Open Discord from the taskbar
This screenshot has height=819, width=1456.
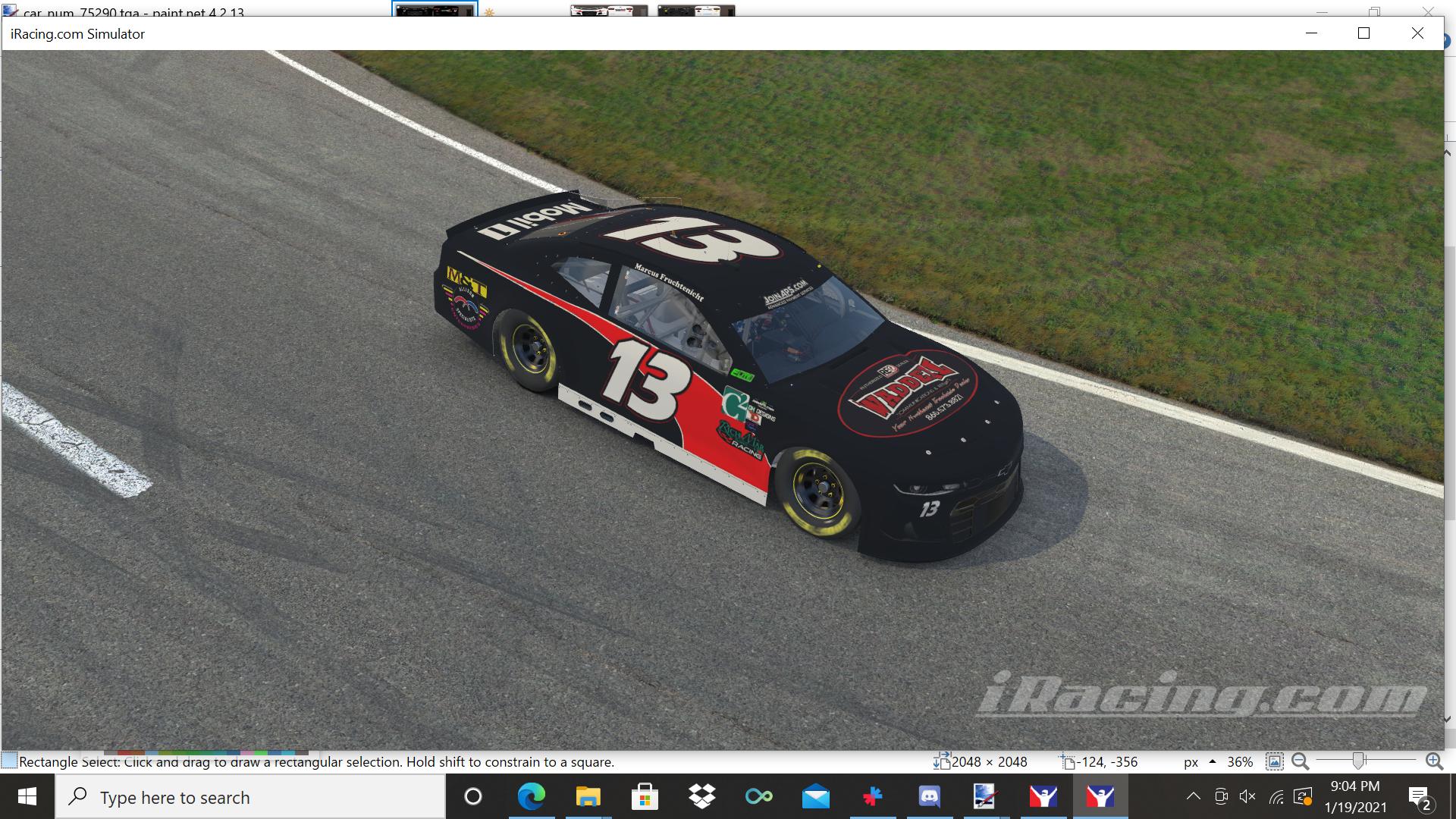[929, 797]
